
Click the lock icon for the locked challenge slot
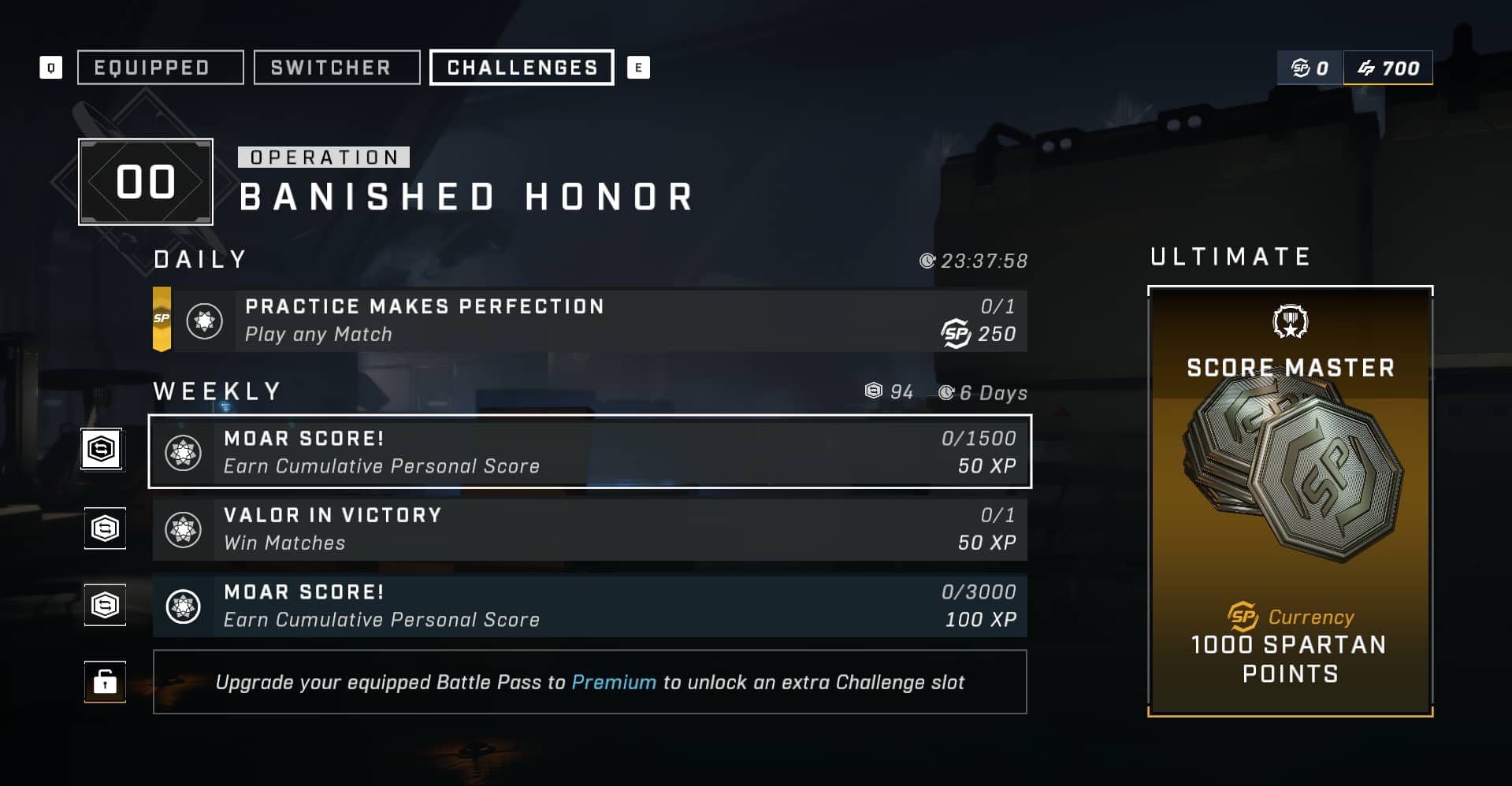[x=104, y=682]
